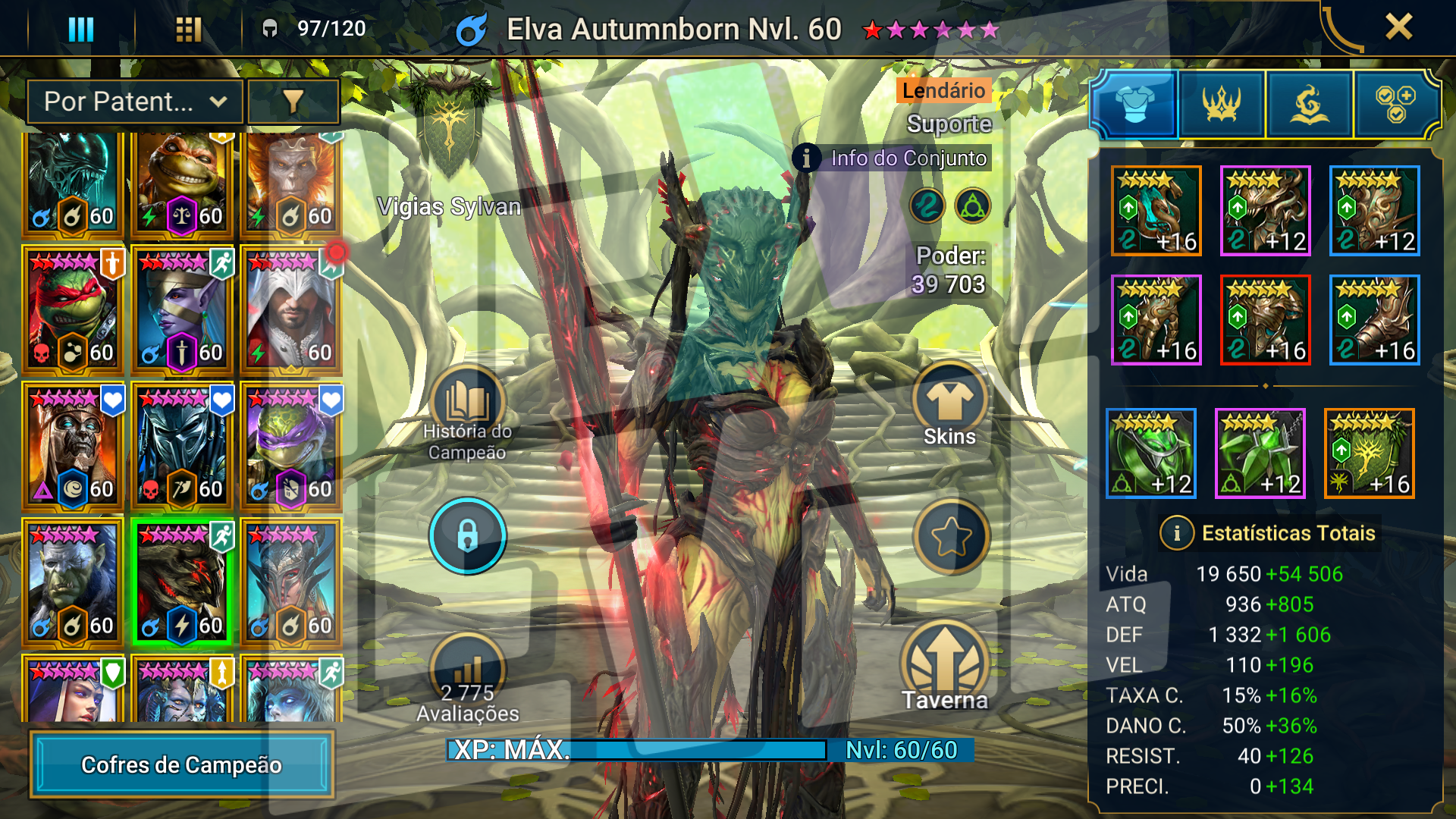Switch to the armor equipment tab
This screenshot has height=819, width=1456.
tap(1134, 105)
